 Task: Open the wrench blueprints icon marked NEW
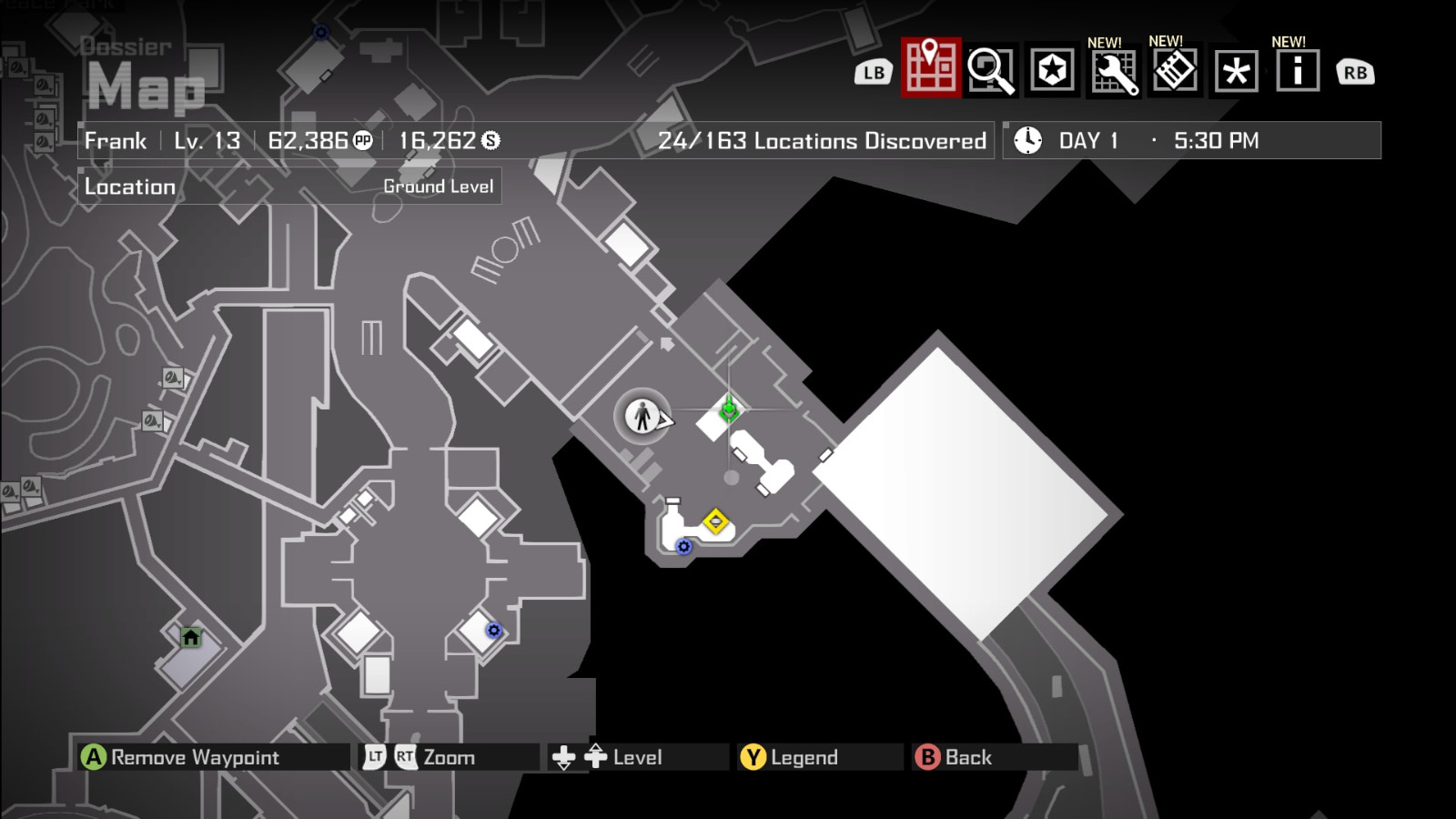(1112, 71)
